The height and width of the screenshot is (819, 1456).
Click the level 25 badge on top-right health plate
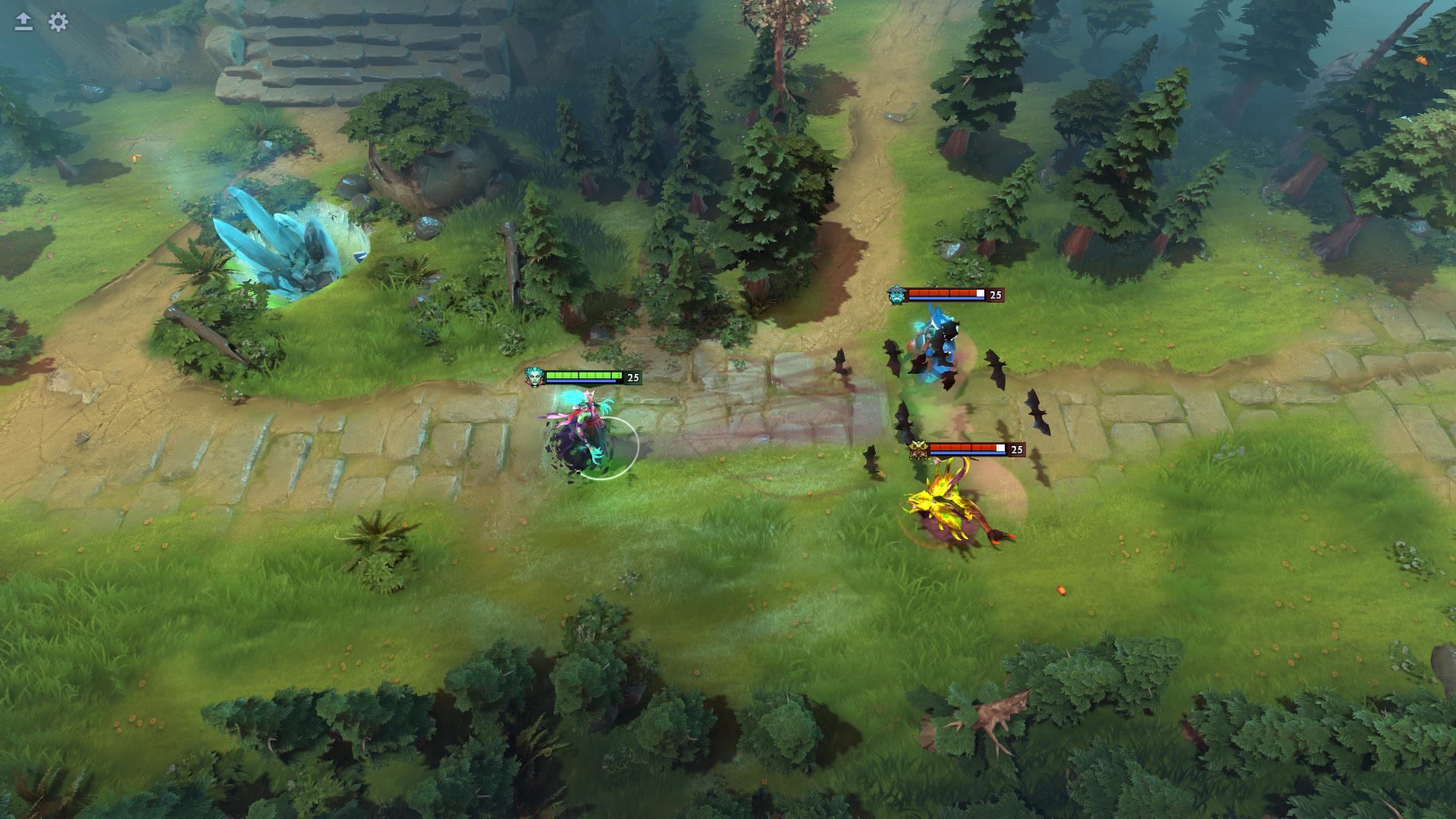(x=996, y=296)
